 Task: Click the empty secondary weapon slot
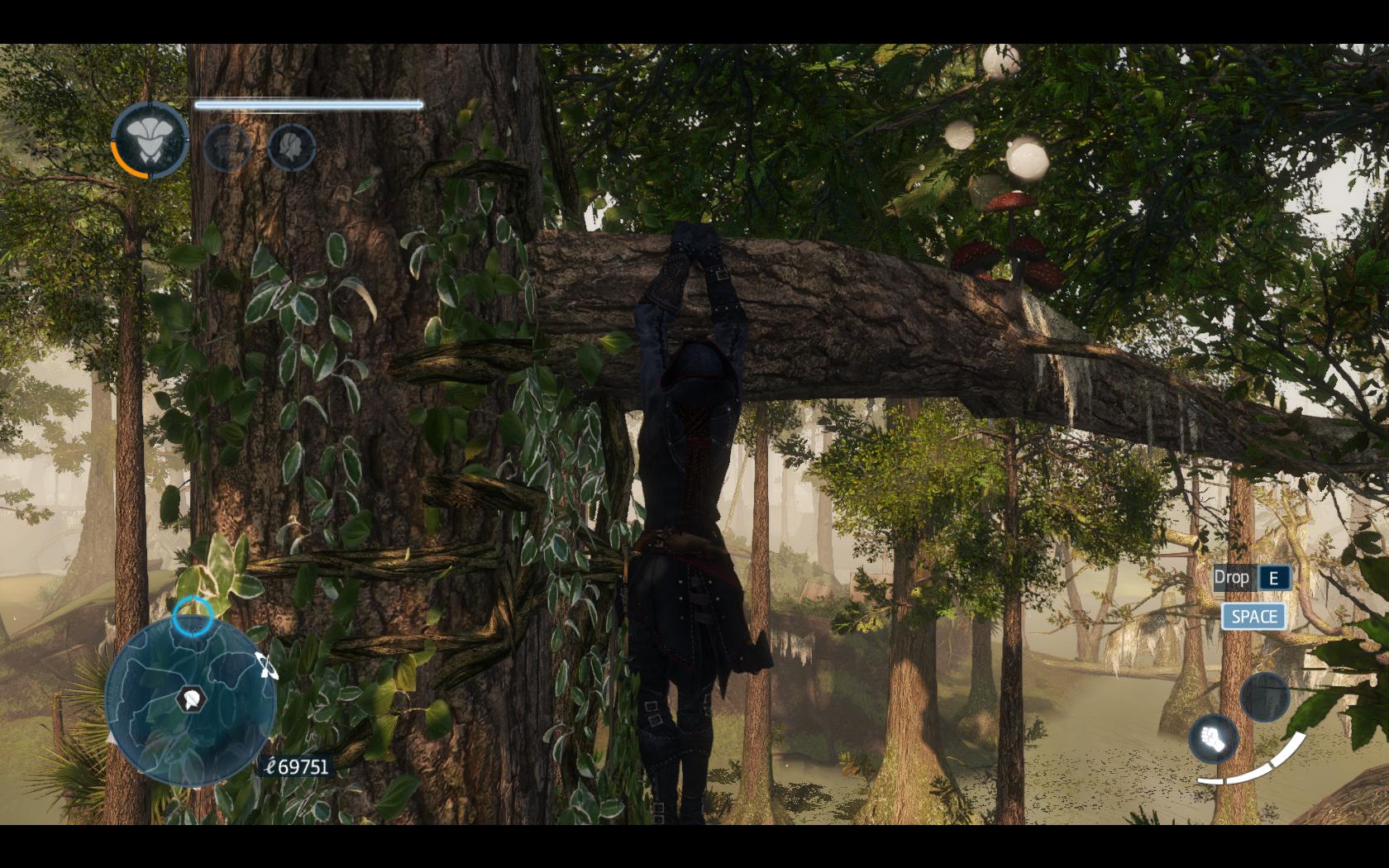click(1264, 696)
